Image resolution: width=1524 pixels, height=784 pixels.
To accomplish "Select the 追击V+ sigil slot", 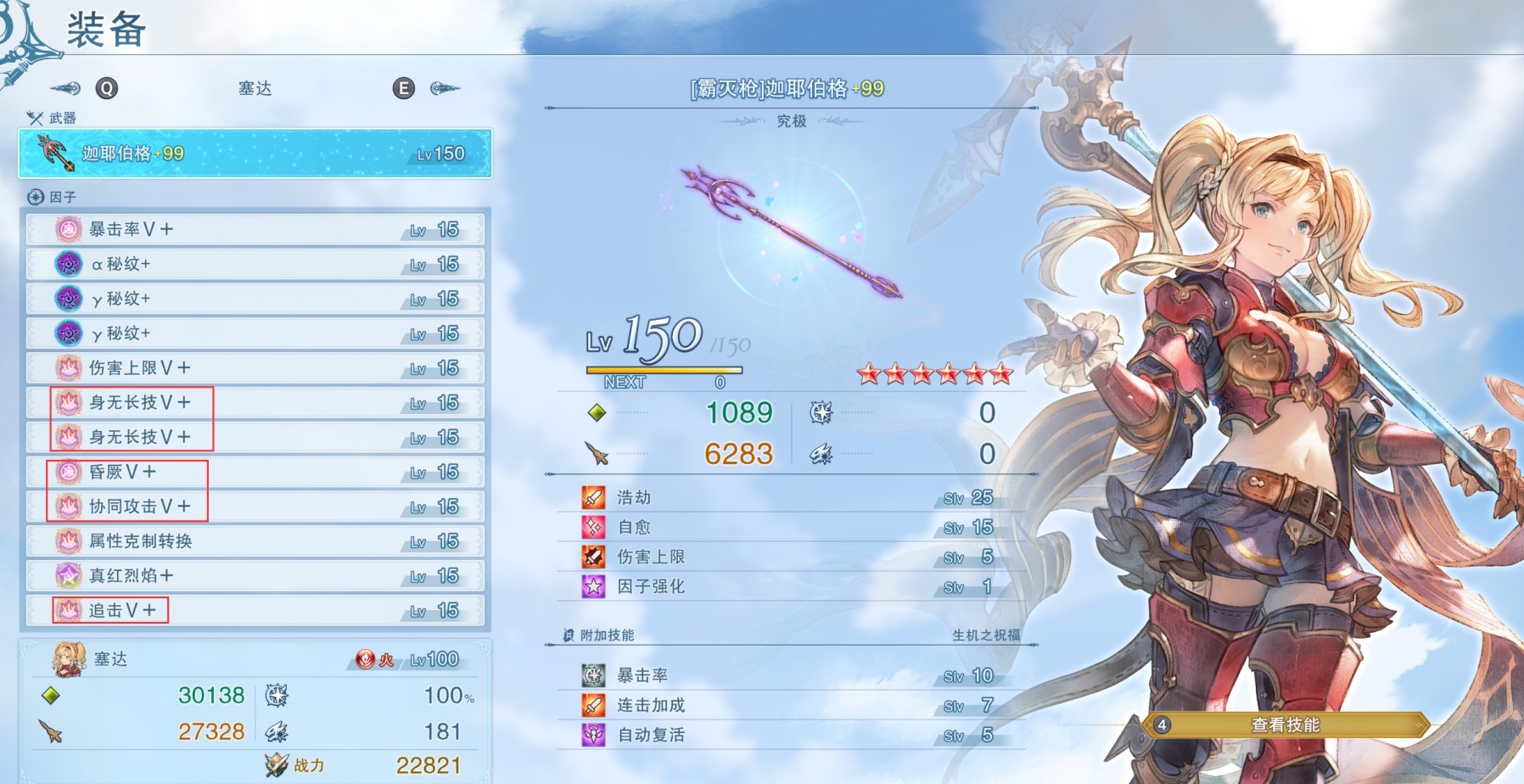I will 255,611.
